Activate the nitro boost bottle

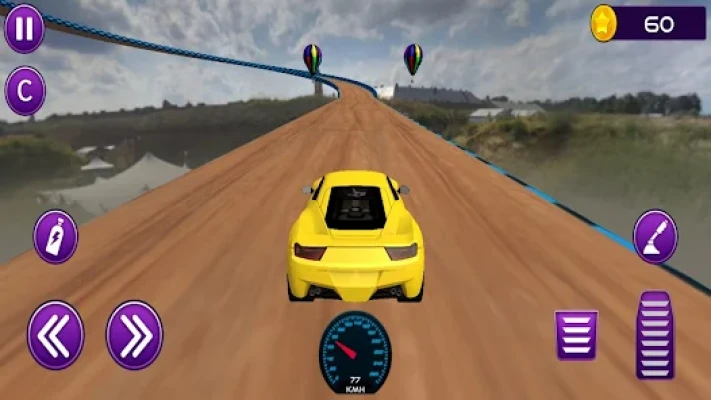tap(56, 237)
